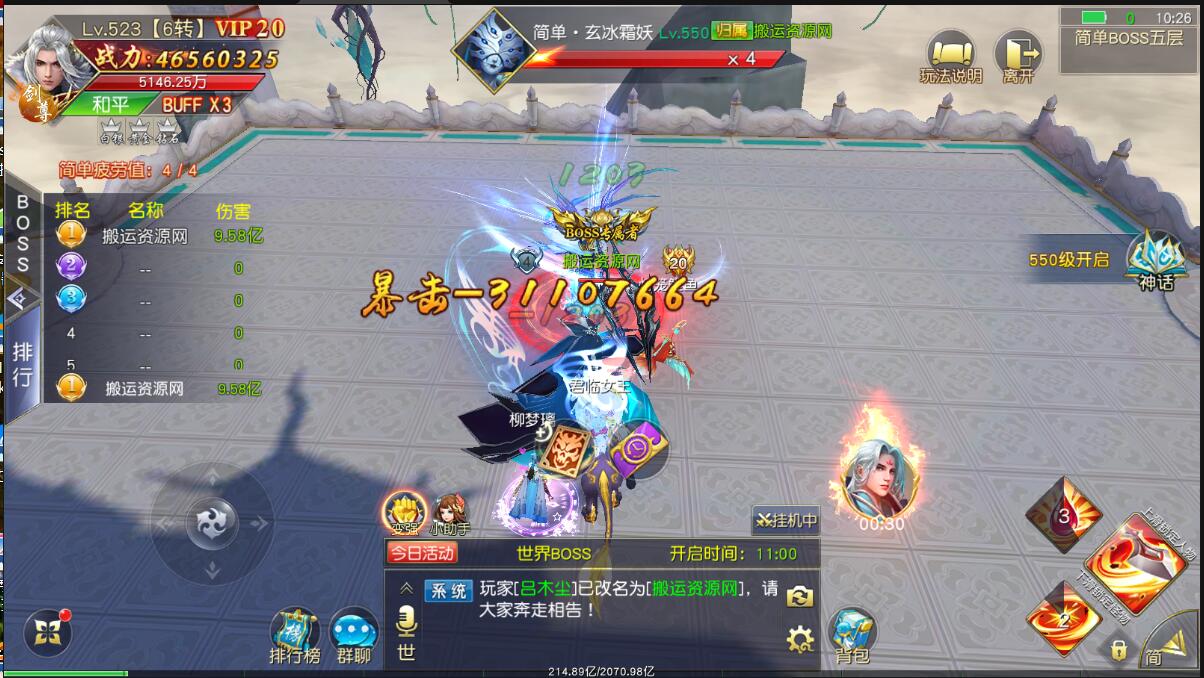
Task: Leave the boss area via 离开
Action: click(x=1017, y=56)
